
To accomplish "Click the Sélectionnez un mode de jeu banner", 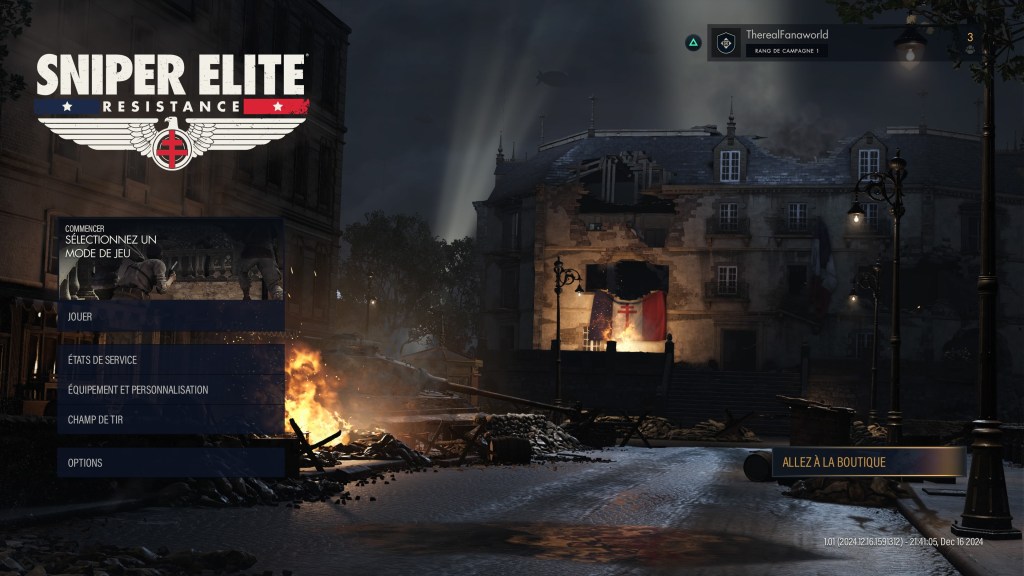I will pos(170,259).
